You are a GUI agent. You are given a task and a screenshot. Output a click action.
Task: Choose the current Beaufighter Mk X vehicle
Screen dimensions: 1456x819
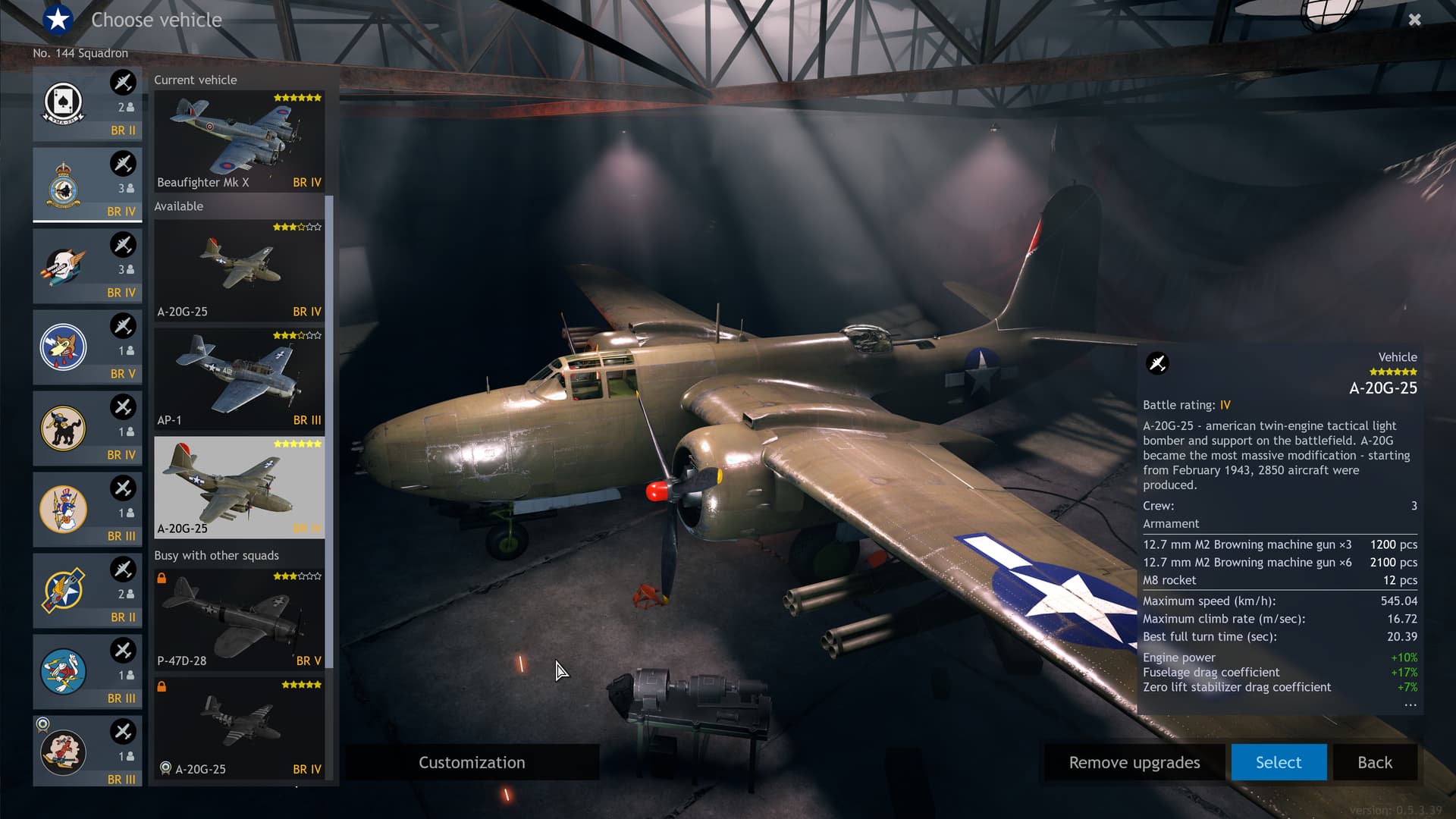(239, 141)
